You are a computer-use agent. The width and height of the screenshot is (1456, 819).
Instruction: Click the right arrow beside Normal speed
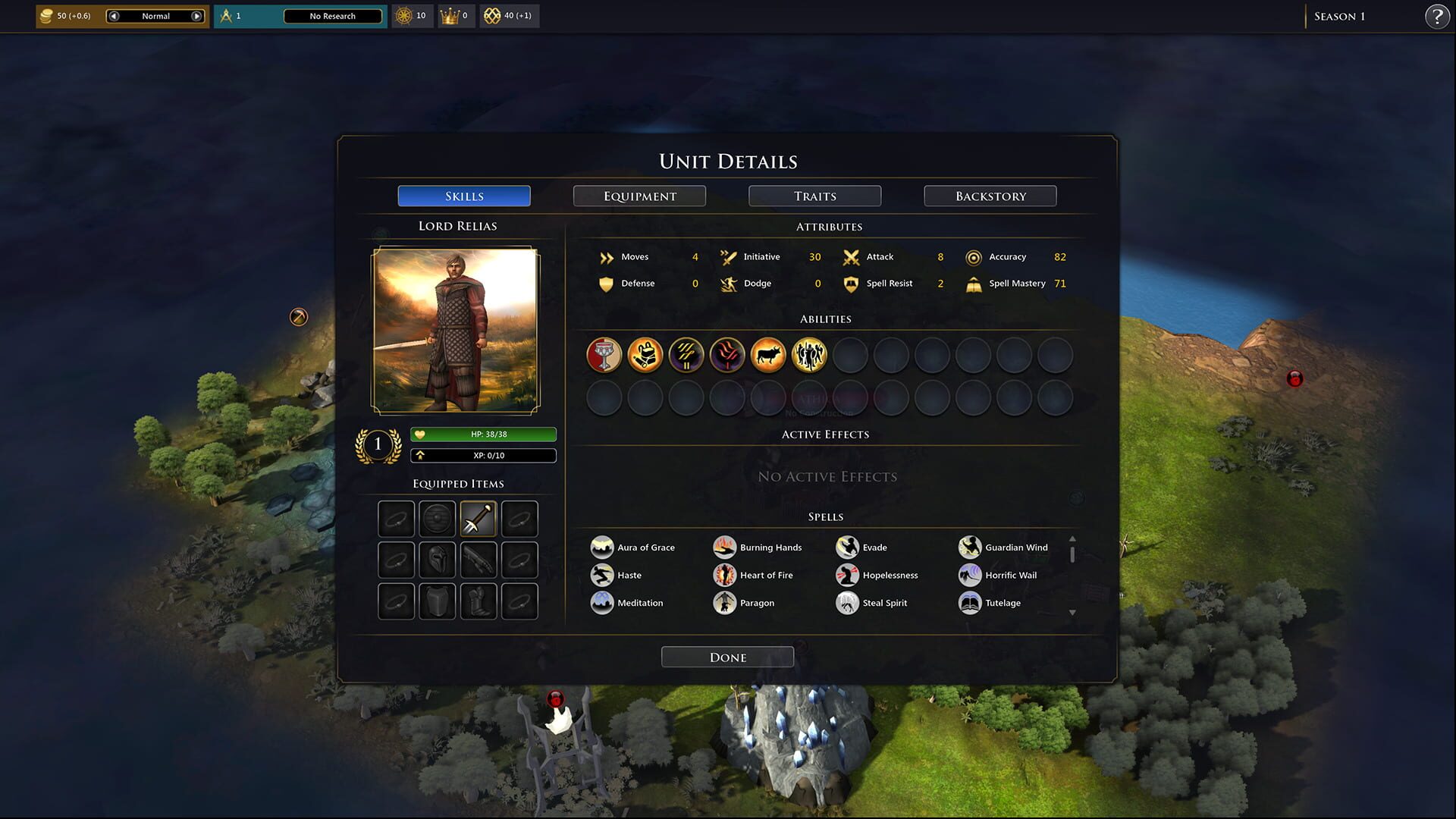tap(196, 15)
